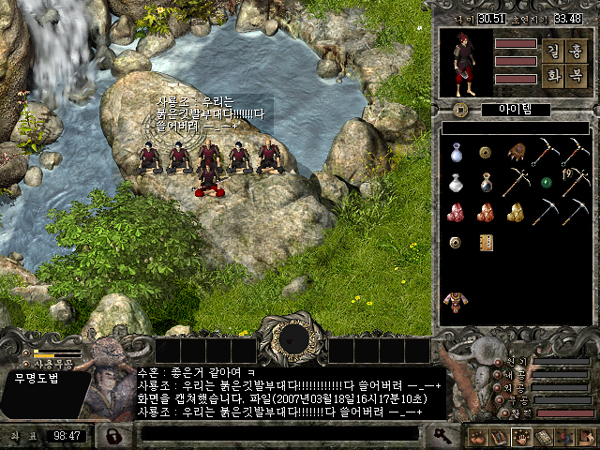Open the highlighted hand icon on toolbar
The height and width of the screenshot is (450, 600).
pyautogui.click(x=521, y=436)
